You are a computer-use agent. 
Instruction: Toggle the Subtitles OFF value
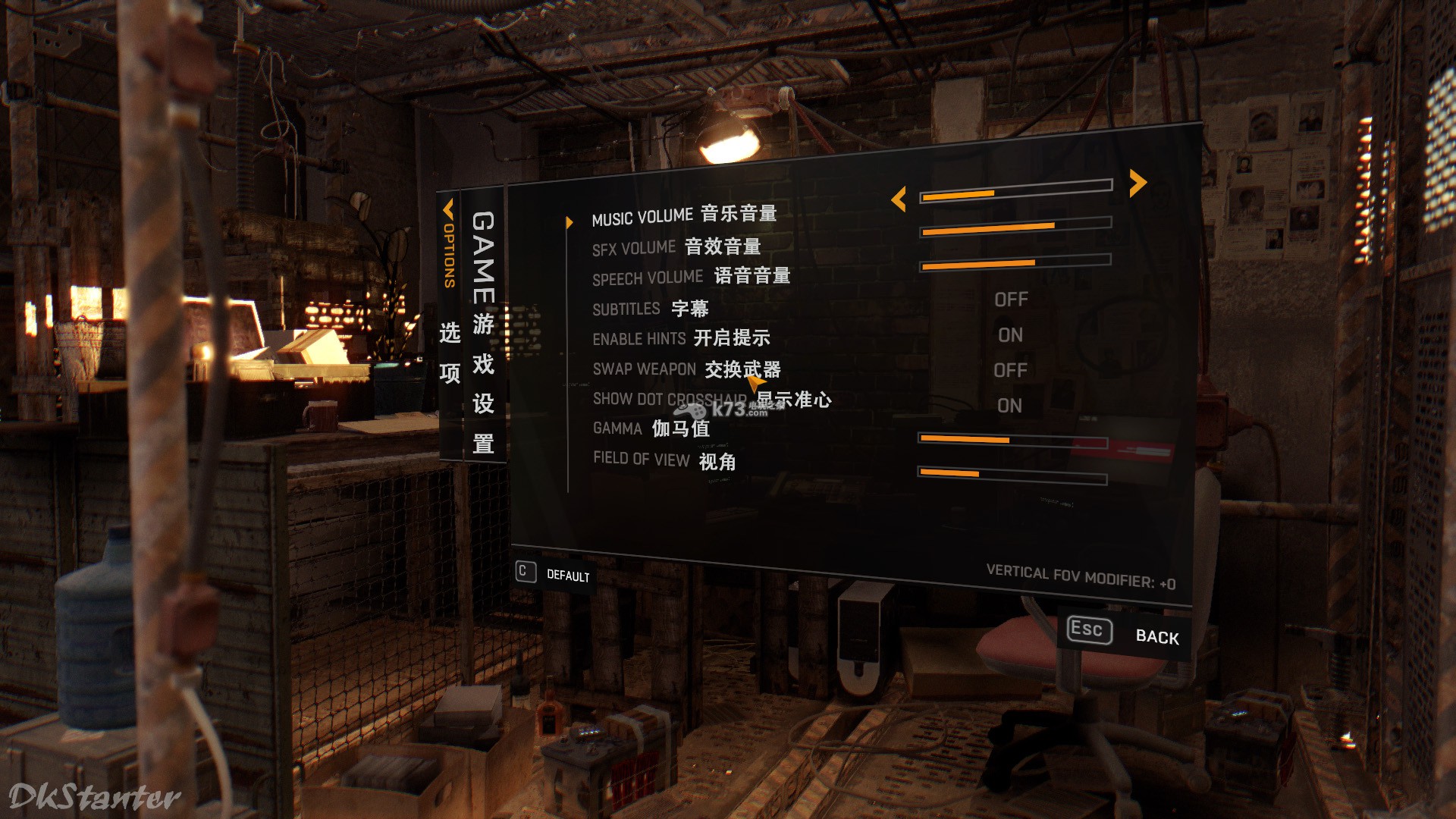tap(1011, 300)
